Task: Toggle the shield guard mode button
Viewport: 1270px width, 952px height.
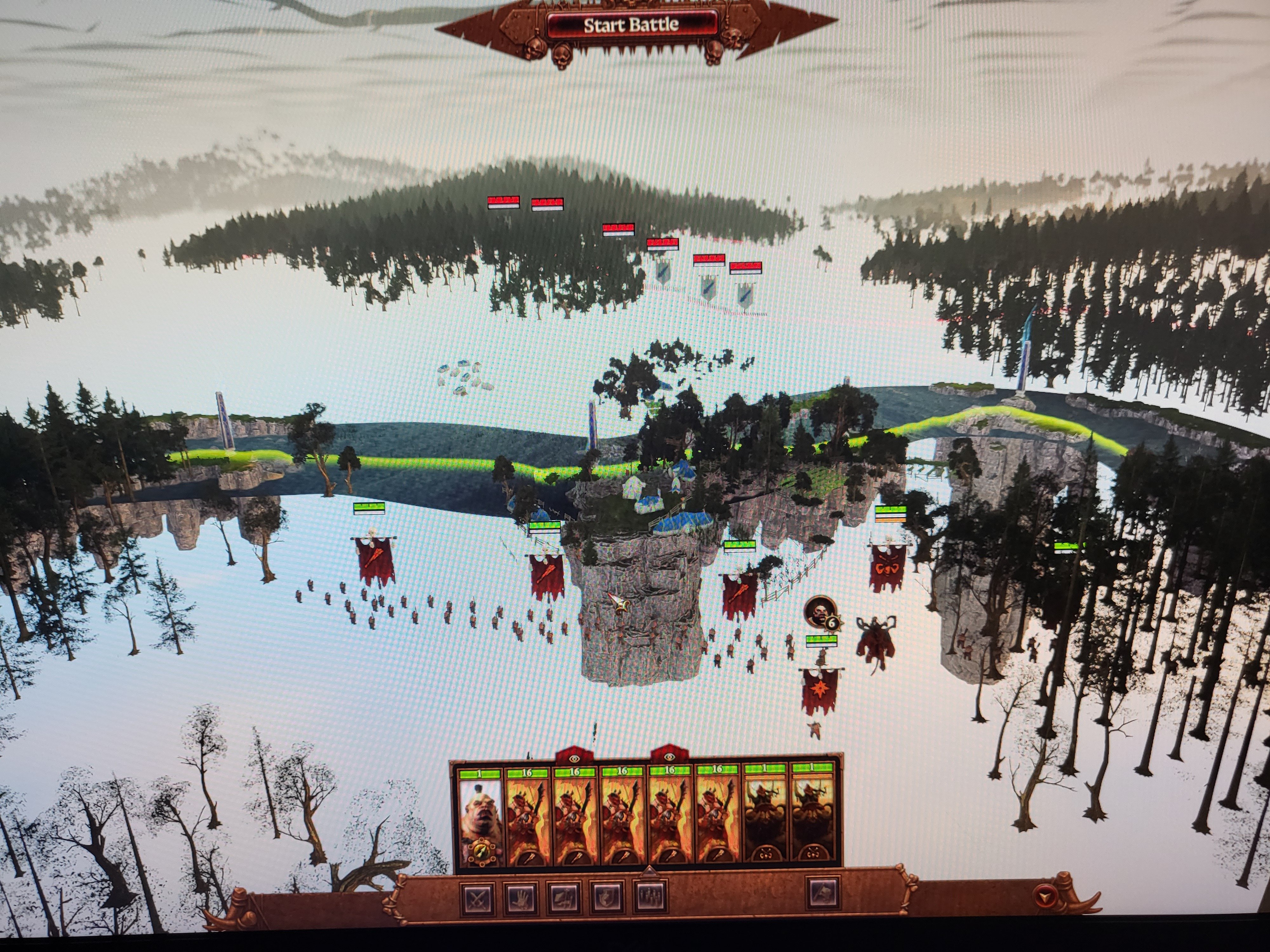Action: [x=607, y=897]
